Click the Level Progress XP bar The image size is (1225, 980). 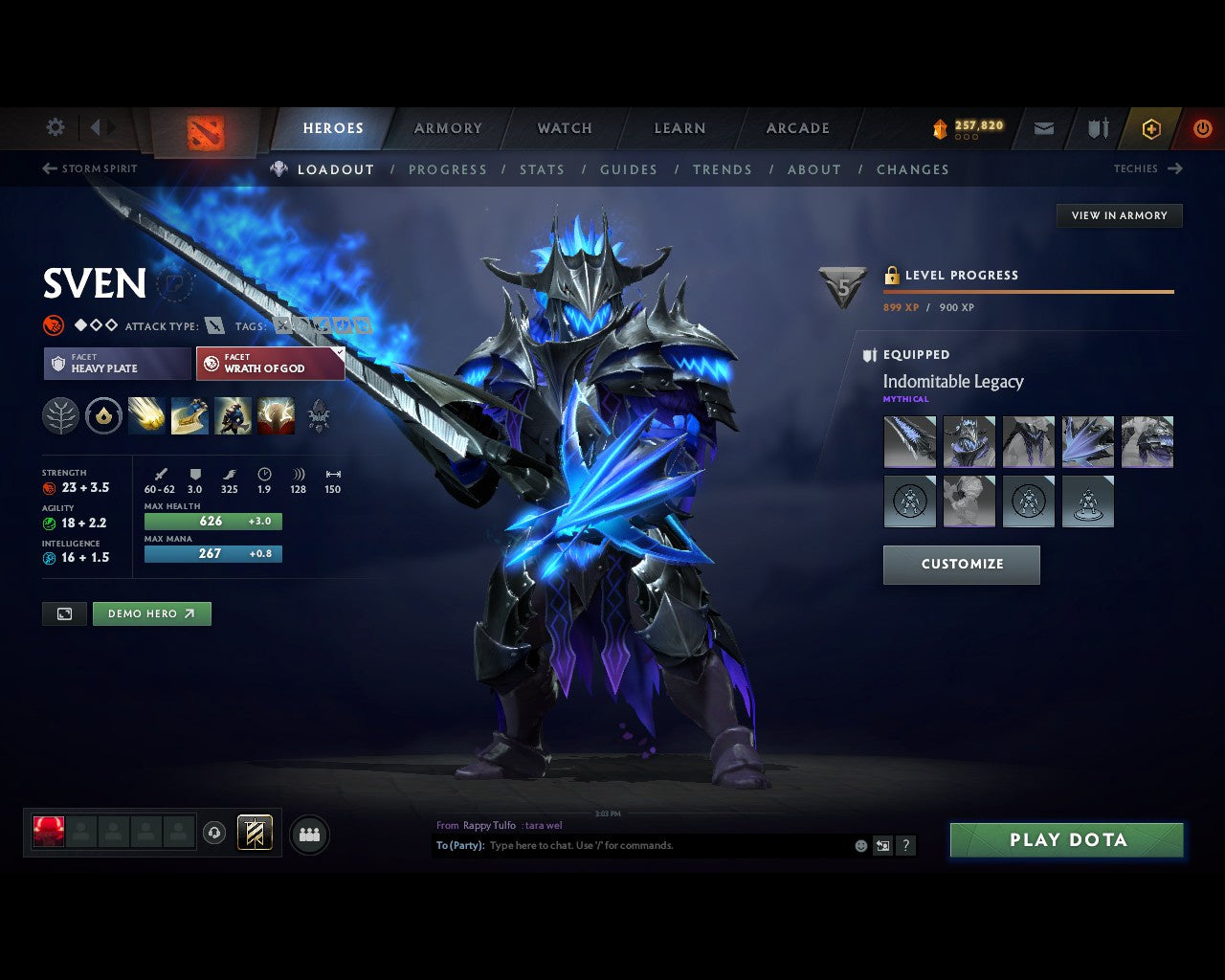[1029, 292]
